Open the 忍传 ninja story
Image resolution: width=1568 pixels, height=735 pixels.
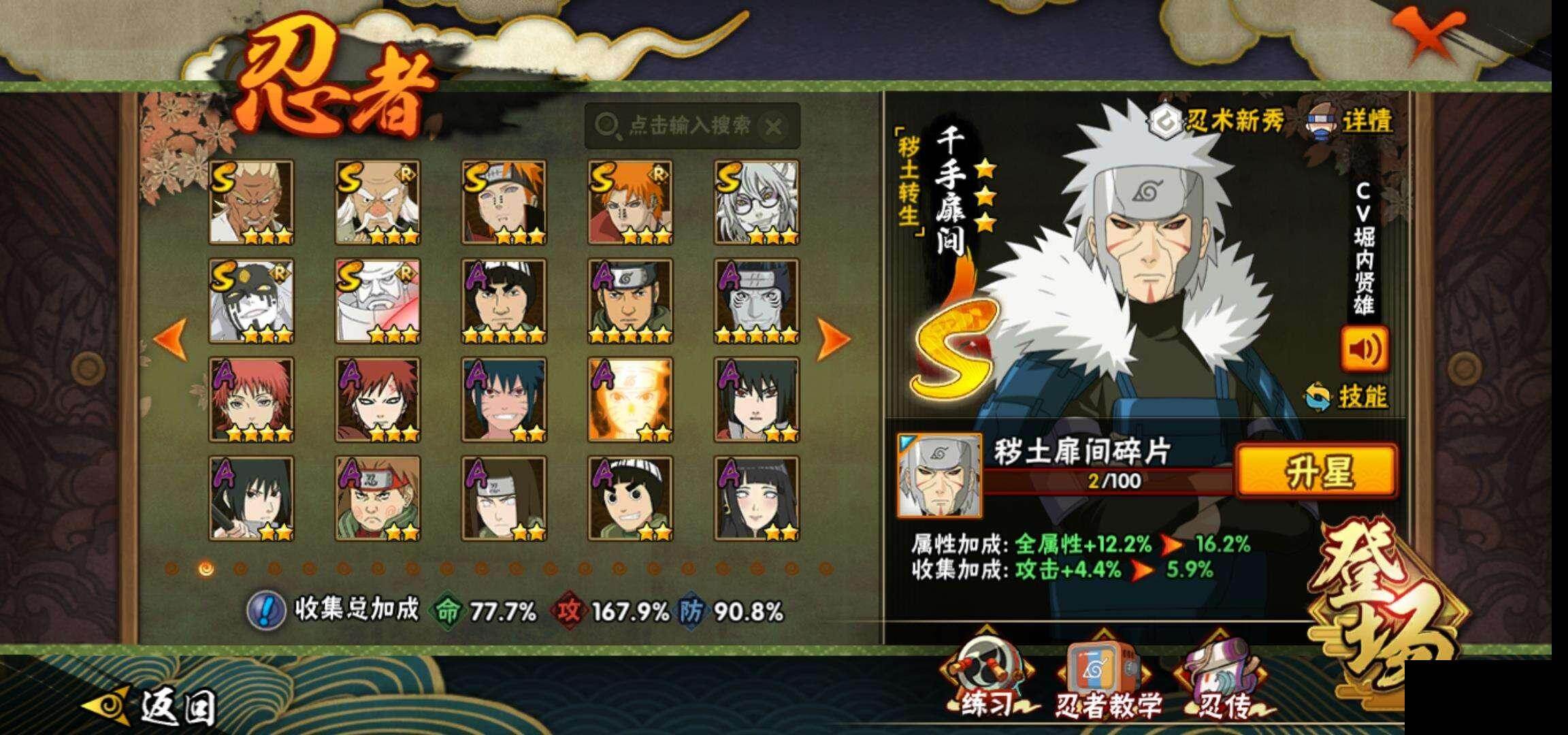point(1223,683)
